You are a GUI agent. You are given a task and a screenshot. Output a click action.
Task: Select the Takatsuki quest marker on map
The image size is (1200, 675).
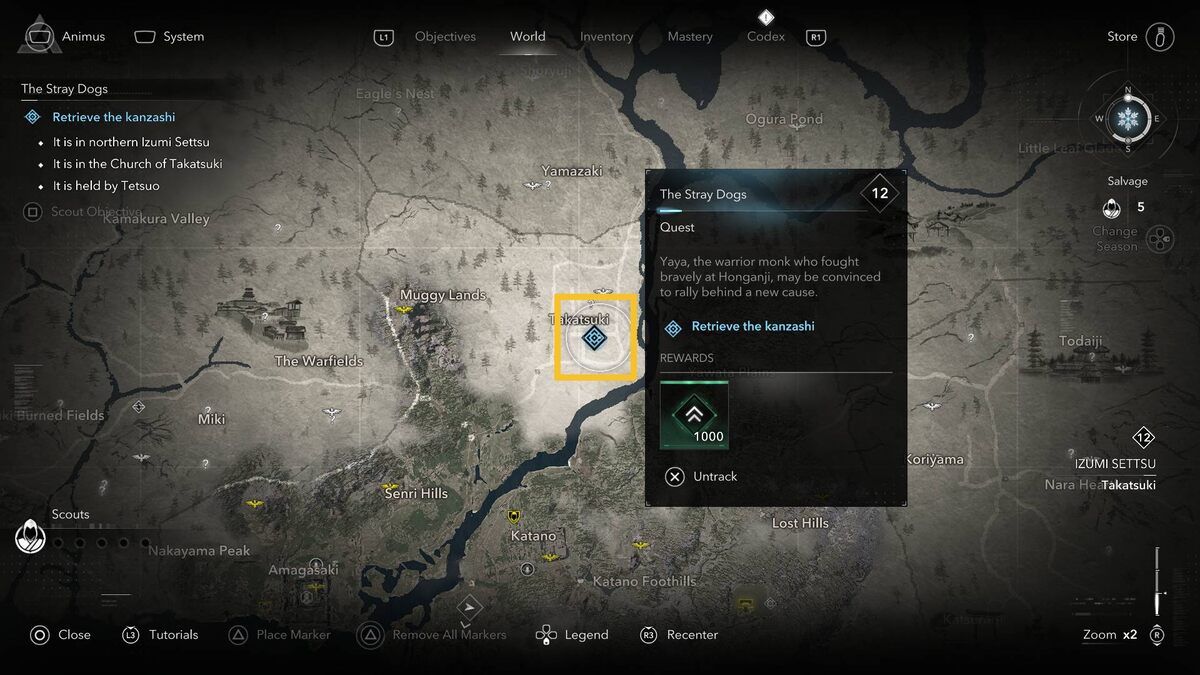(594, 338)
